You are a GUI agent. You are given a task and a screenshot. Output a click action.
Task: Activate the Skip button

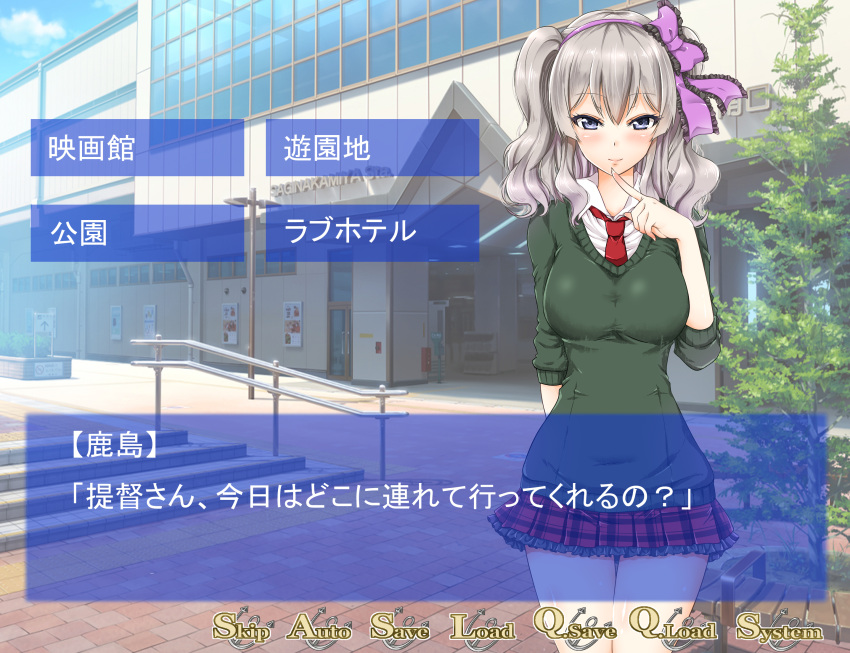click(242, 628)
